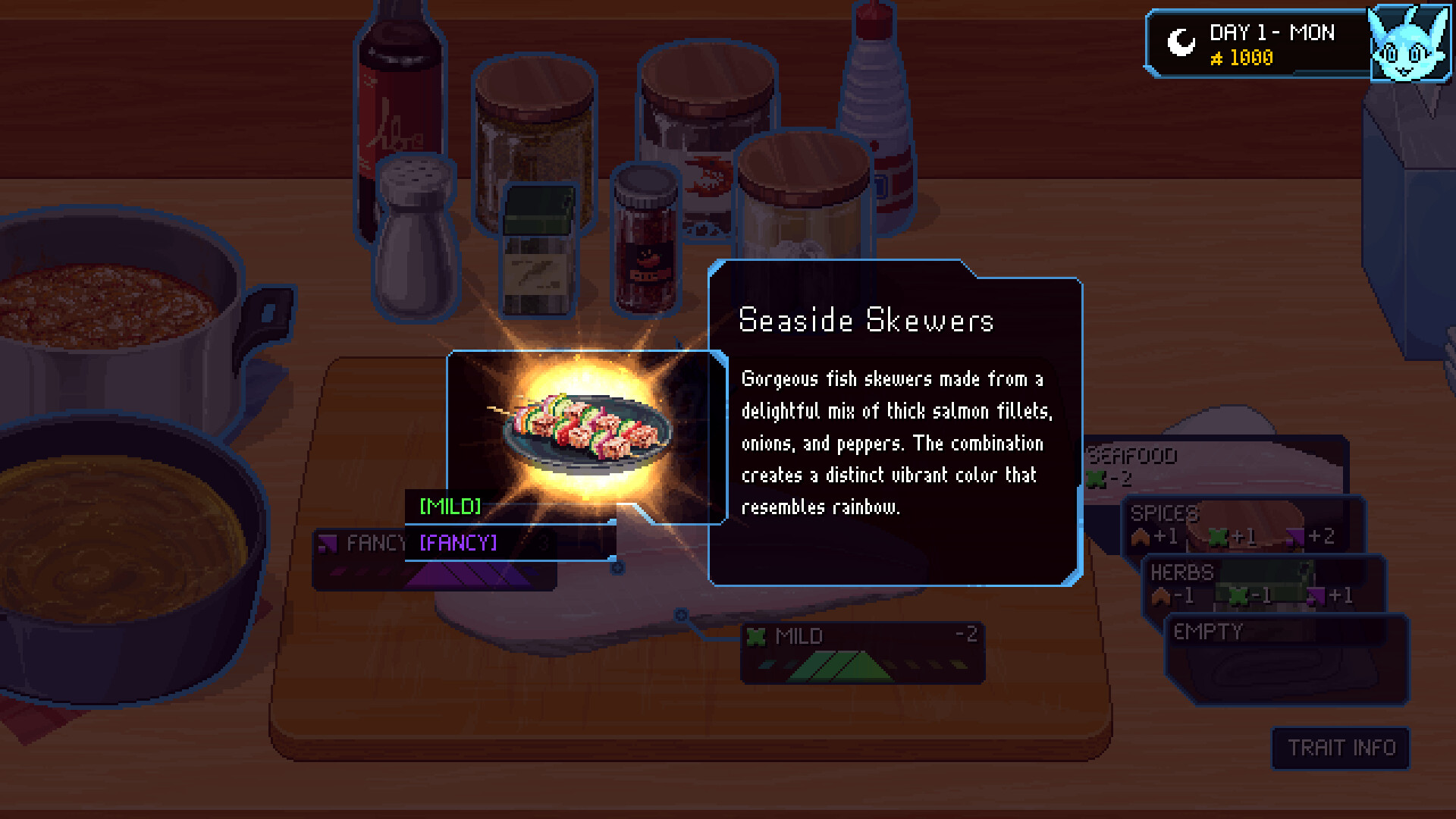This screenshot has width=1456, height=819.
Task: Click the orange flame icon on the SPICES card
Action: point(1141,537)
